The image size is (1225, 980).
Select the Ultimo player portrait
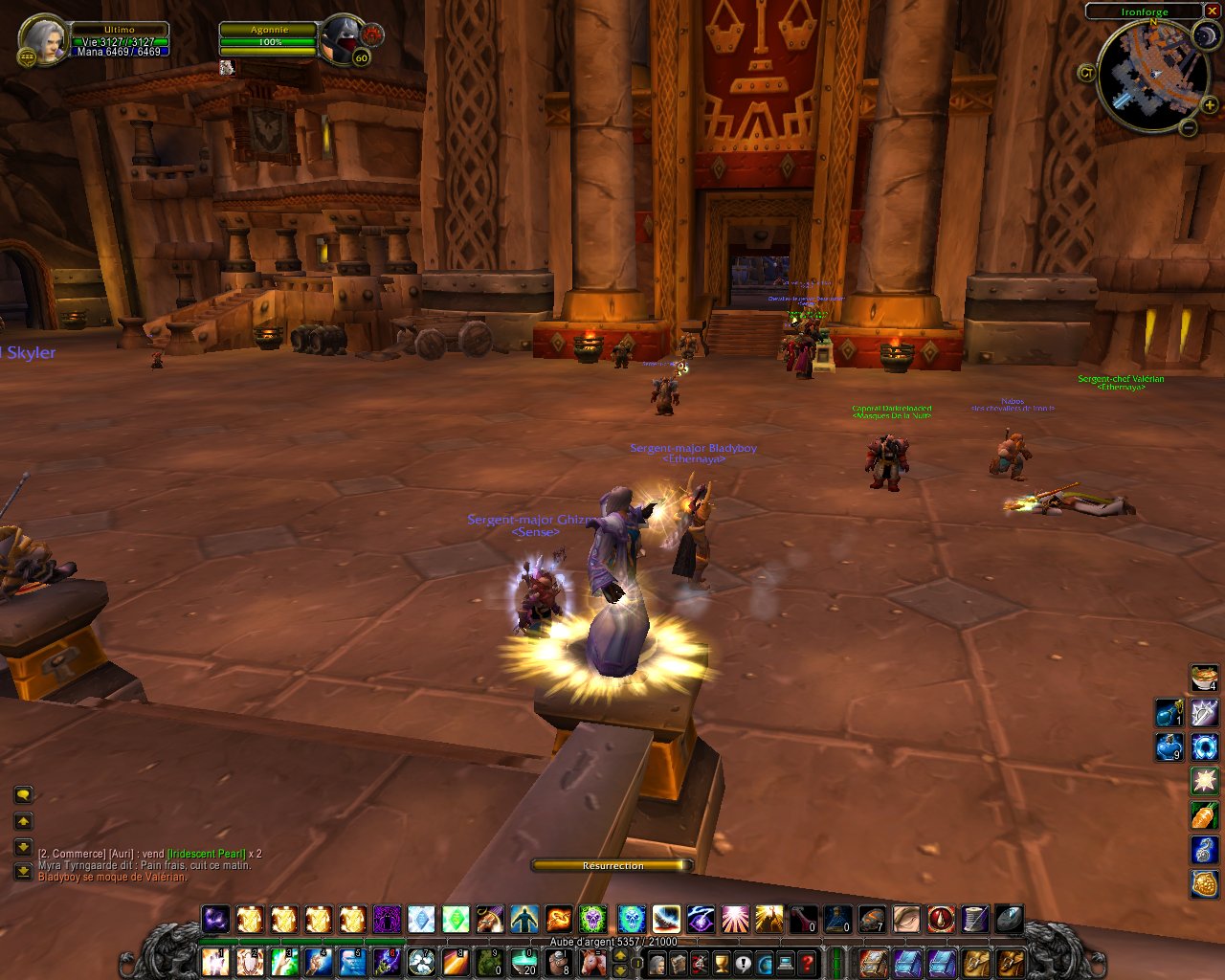[42, 40]
